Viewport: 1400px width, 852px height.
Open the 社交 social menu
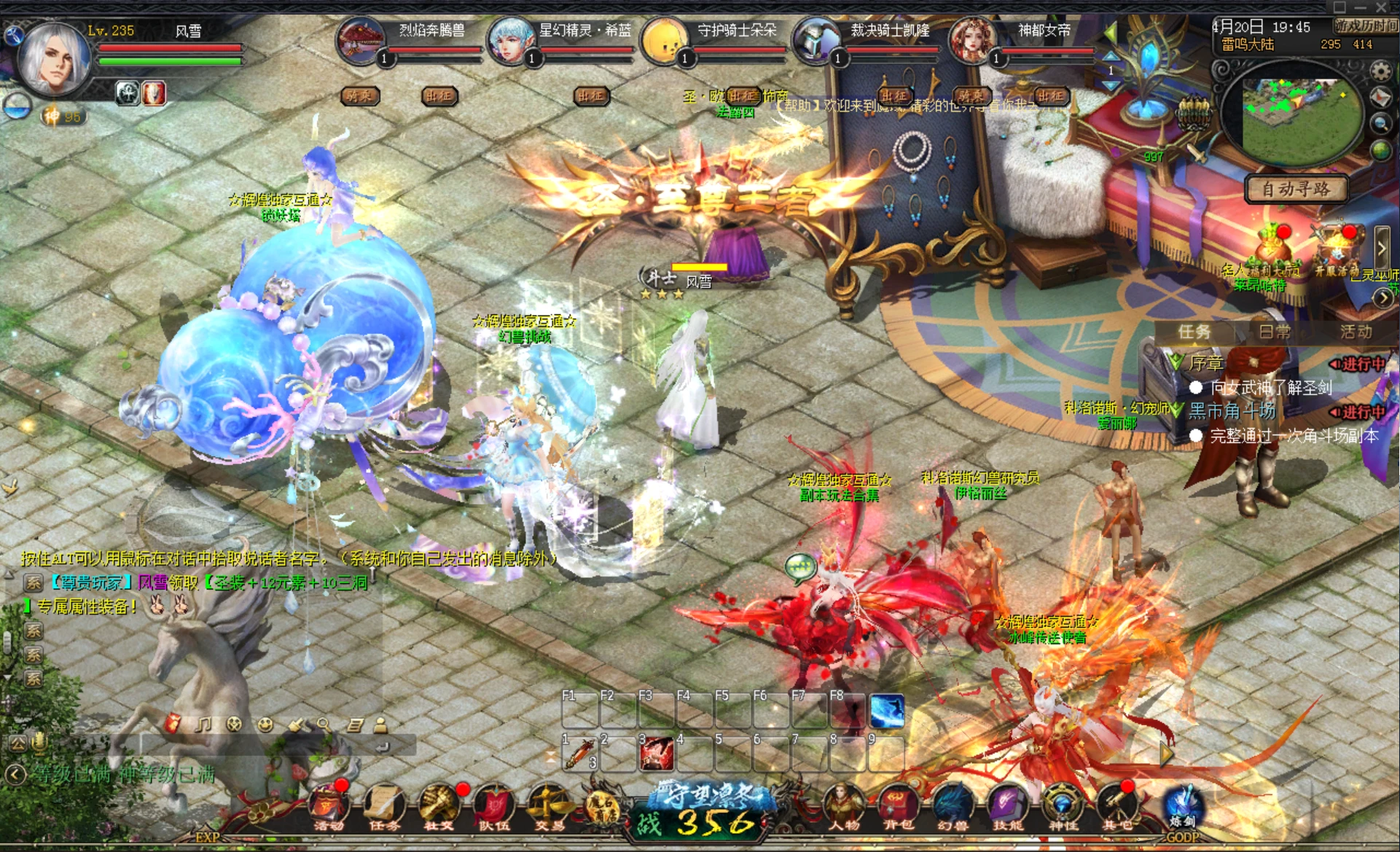click(x=439, y=807)
